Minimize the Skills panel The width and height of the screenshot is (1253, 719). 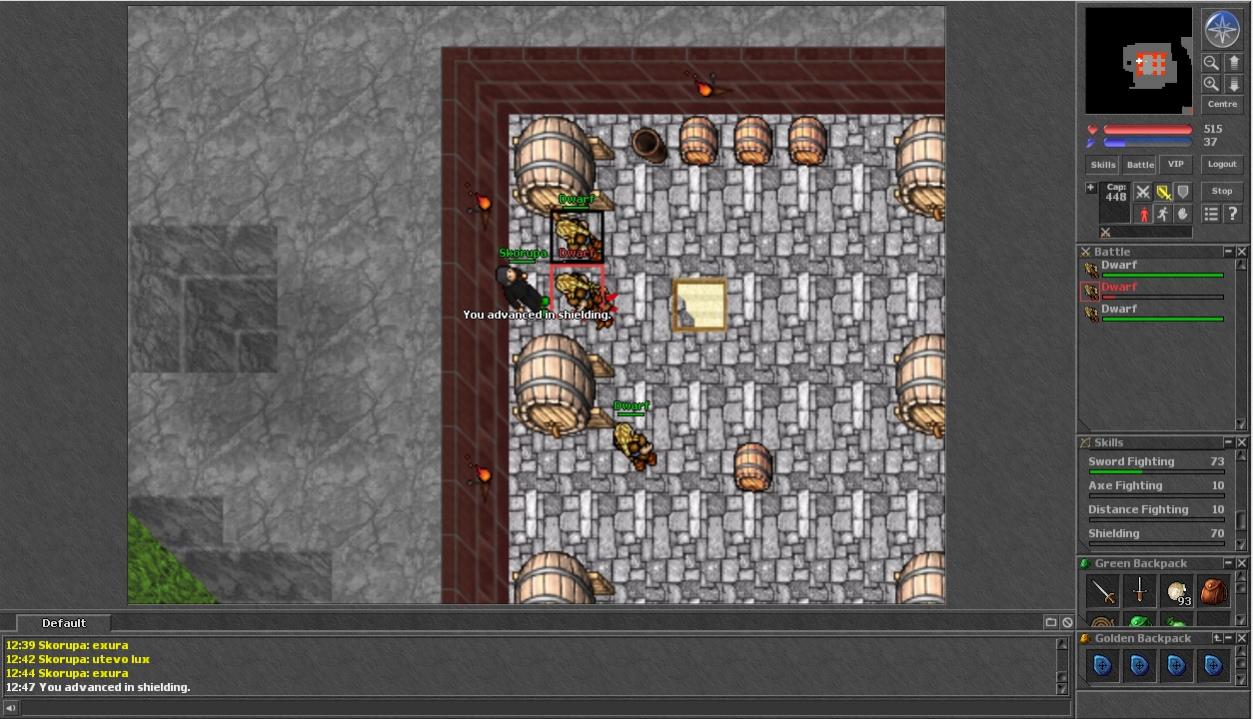1228,442
